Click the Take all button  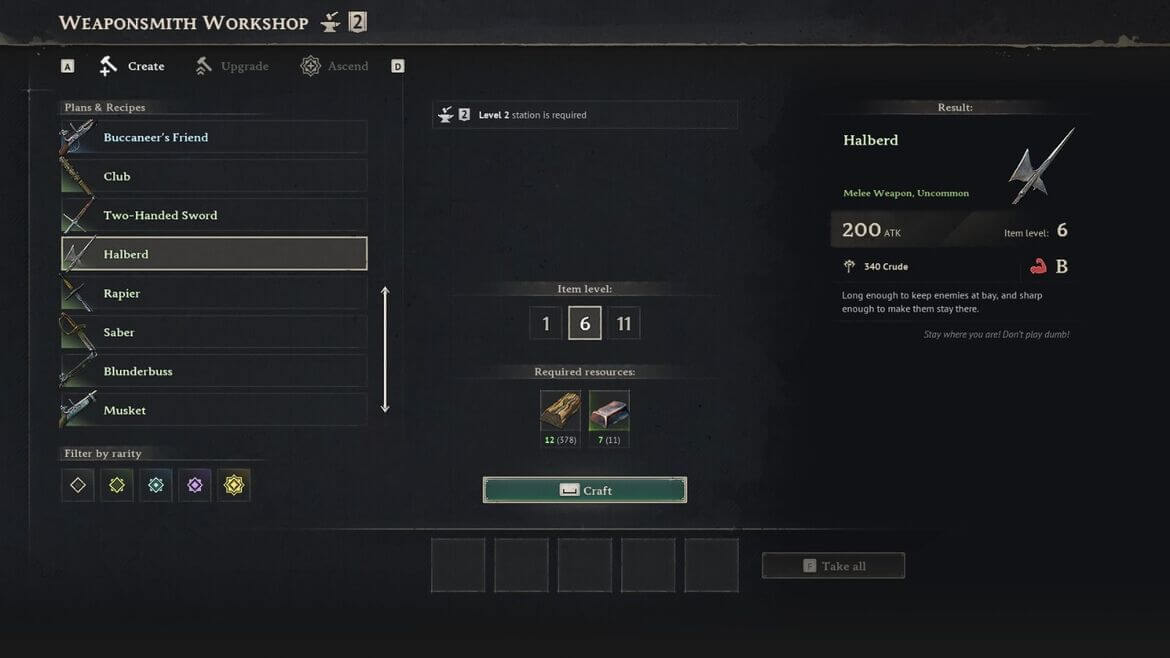833,566
